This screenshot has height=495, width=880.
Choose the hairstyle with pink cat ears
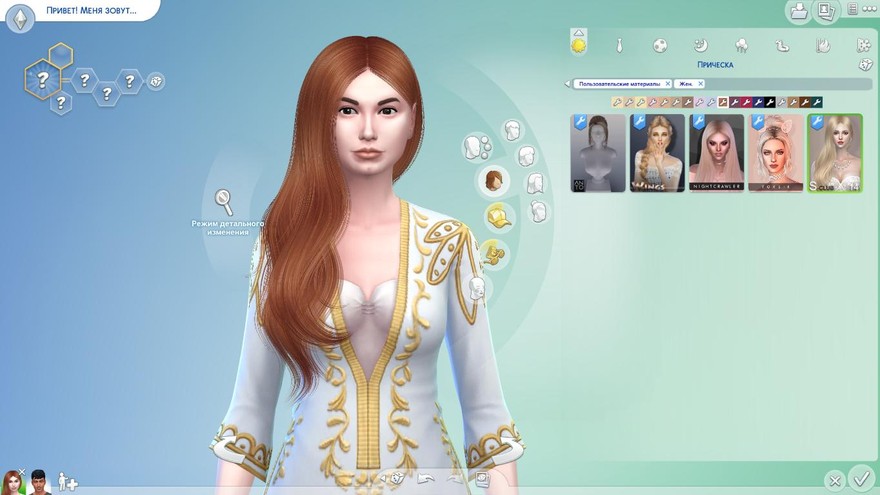point(776,153)
